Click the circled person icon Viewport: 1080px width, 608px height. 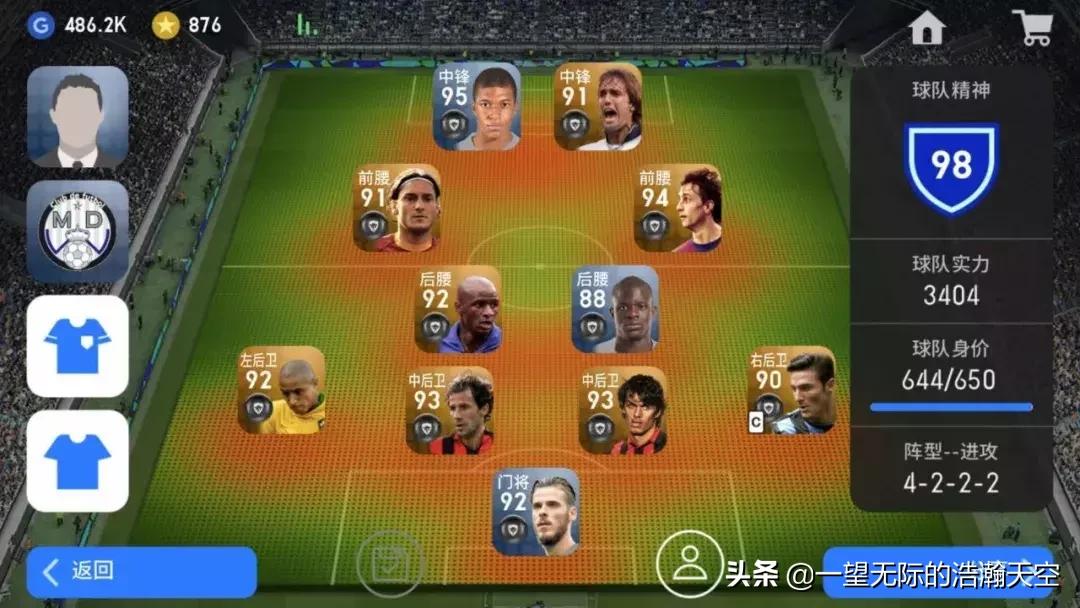(689, 563)
